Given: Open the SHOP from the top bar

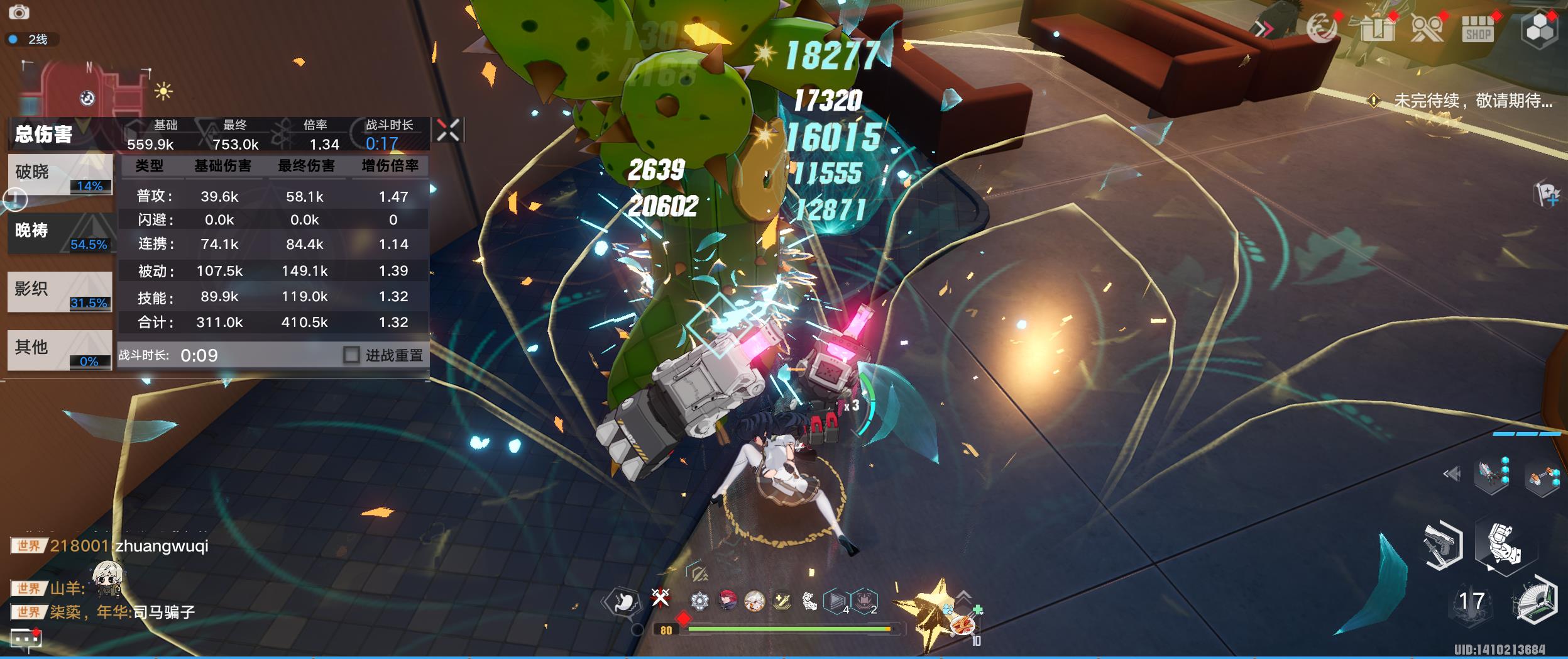Looking at the screenshot, I should pos(1478,29).
